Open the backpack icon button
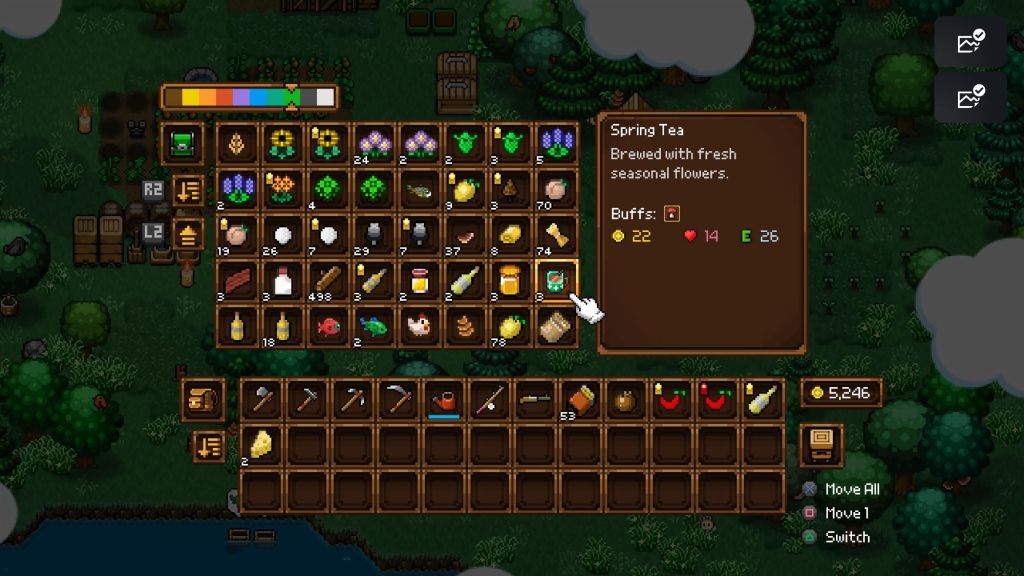This screenshot has height=576, width=1024. pyautogui.click(x=203, y=398)
